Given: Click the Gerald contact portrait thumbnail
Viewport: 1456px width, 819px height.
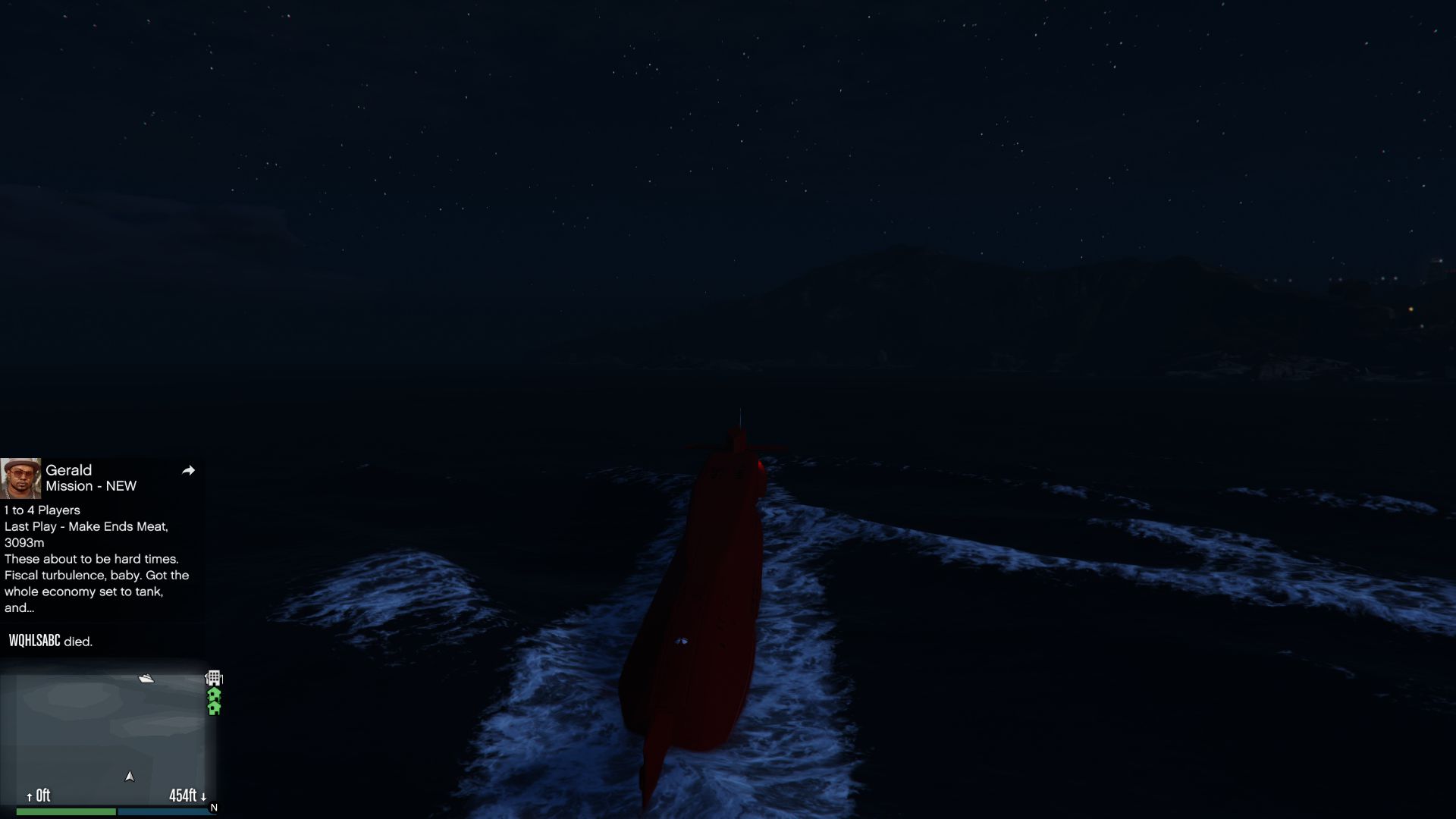Looking at the screenshot, I should (23, 471).
